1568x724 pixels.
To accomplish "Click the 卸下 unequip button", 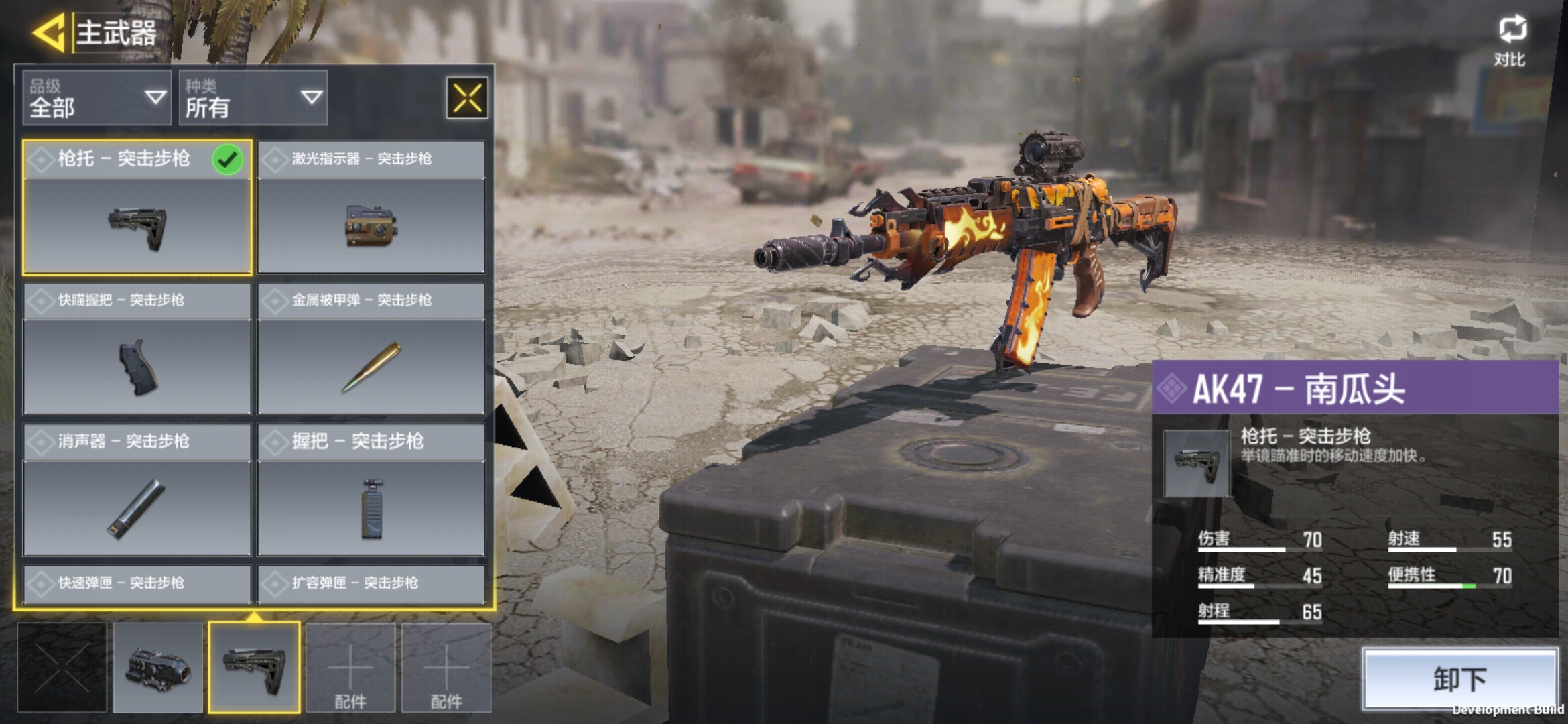I will [1459, 678].
